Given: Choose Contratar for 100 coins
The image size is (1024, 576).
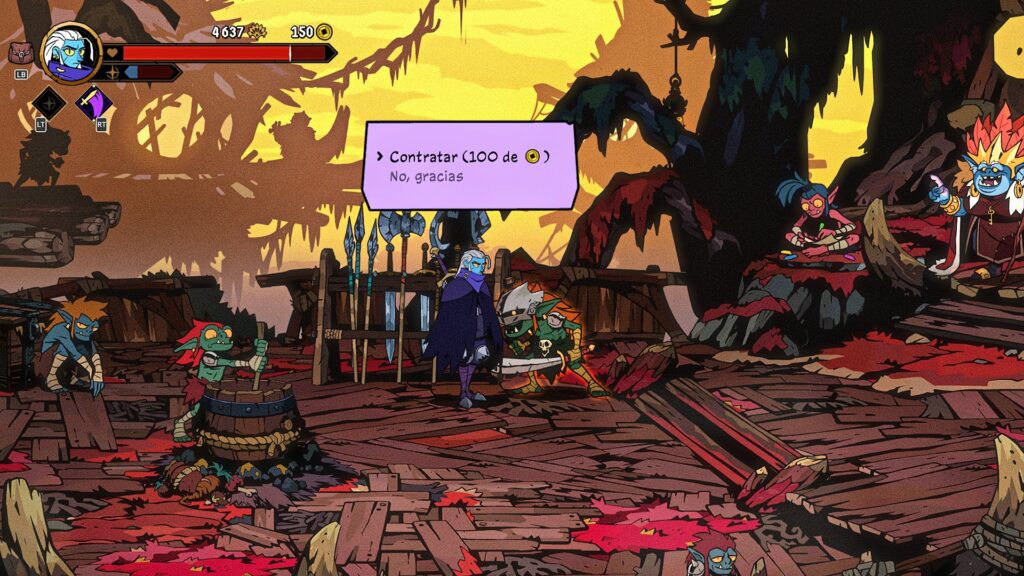Looking at the screenshot, I should point(468,157).
